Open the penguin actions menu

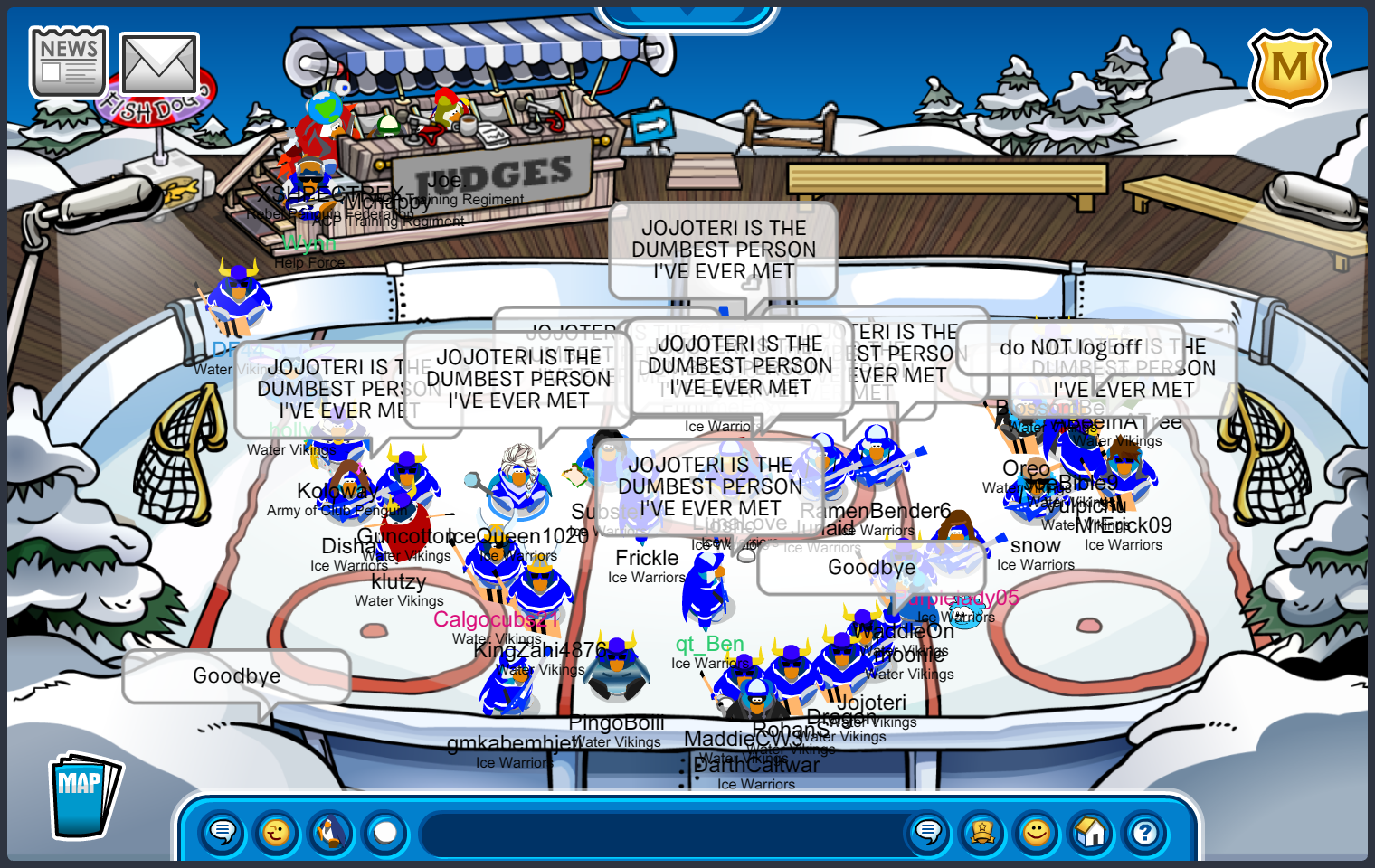(331, 832)
